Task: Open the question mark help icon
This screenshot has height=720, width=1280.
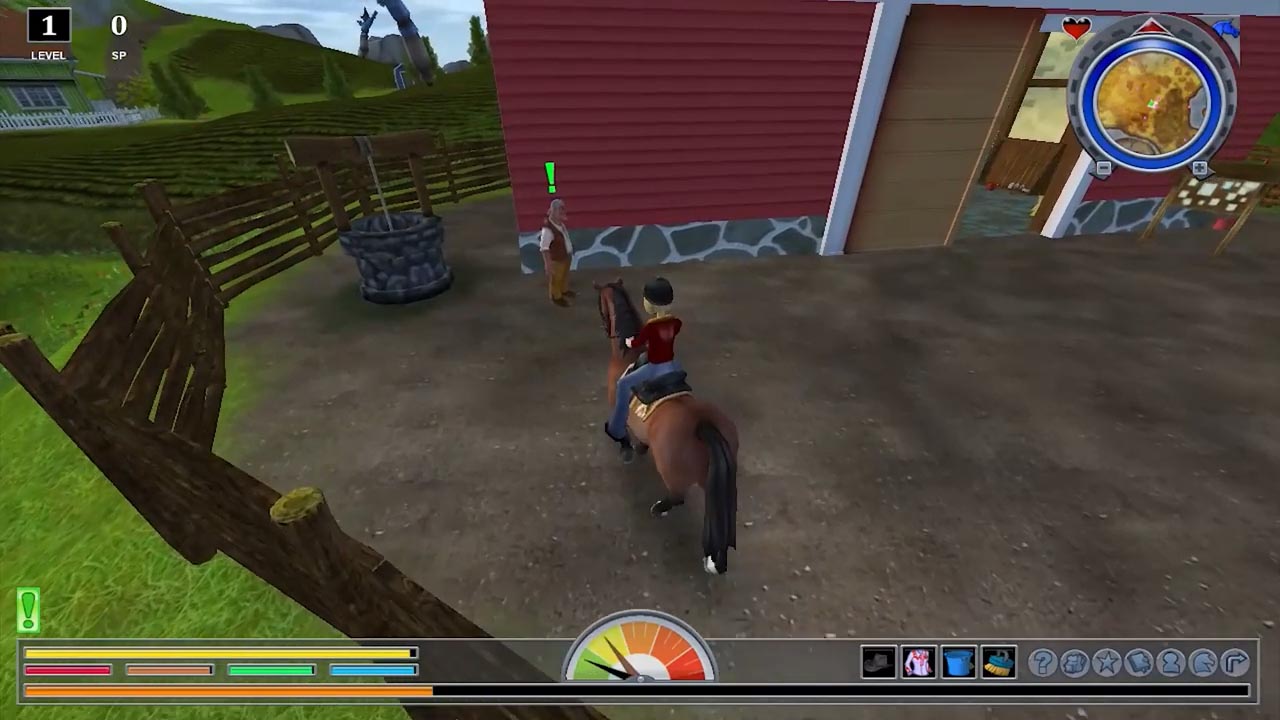Action: (1042, 662)
